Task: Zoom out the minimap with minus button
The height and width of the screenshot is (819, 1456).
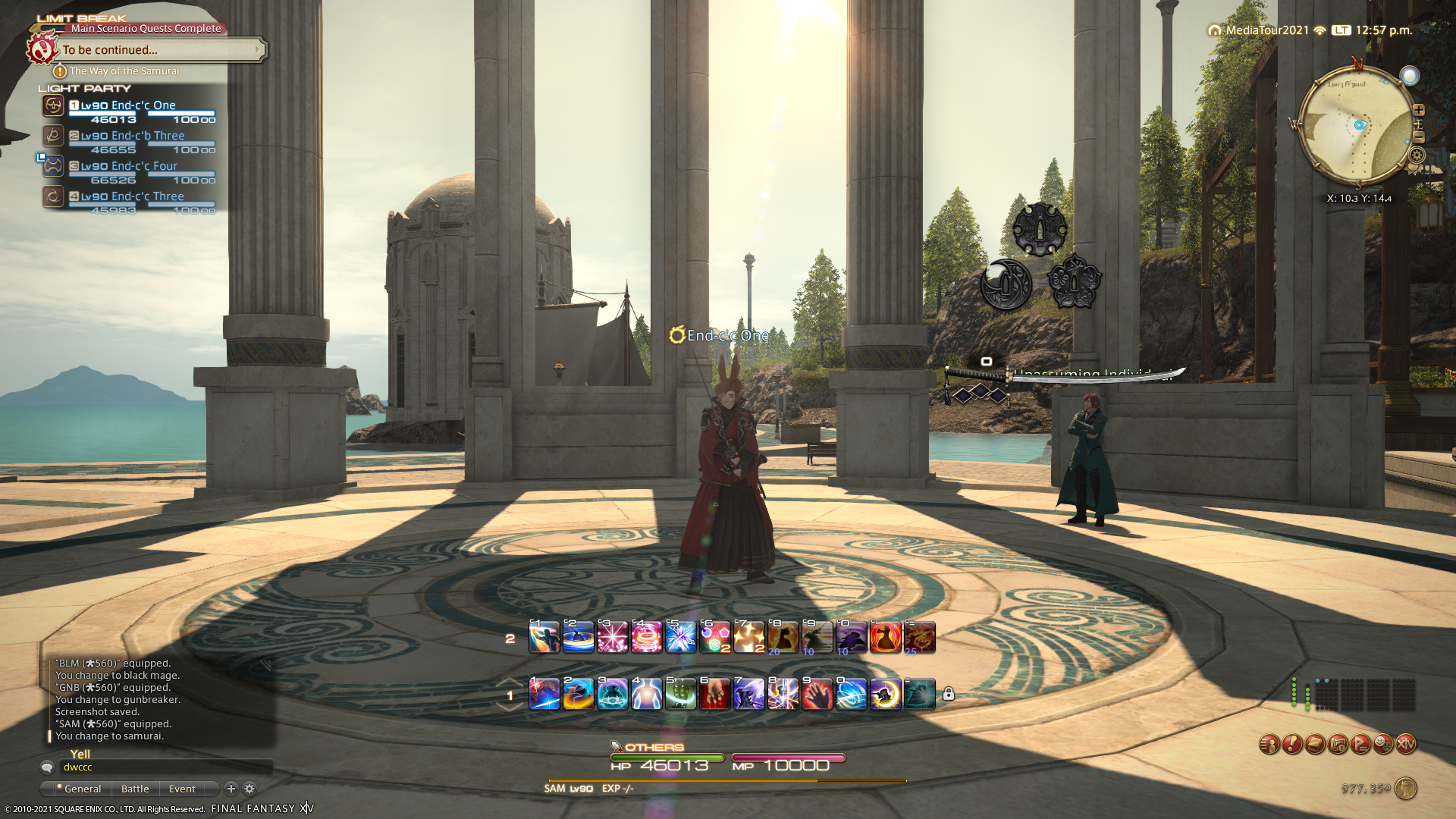Action: tap(1419, 137)
